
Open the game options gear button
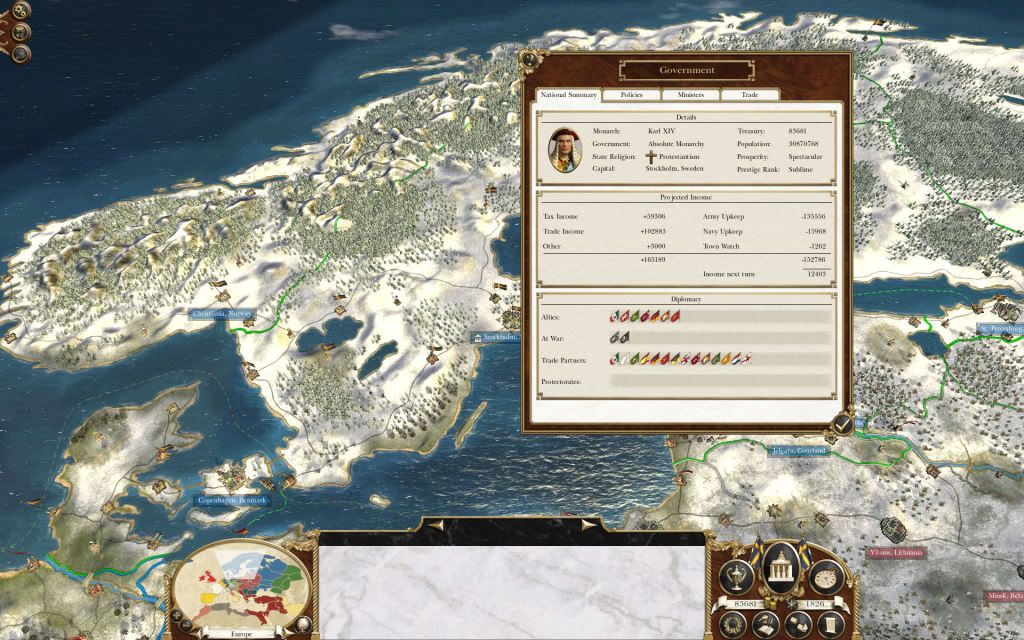(x=20, y=12)
